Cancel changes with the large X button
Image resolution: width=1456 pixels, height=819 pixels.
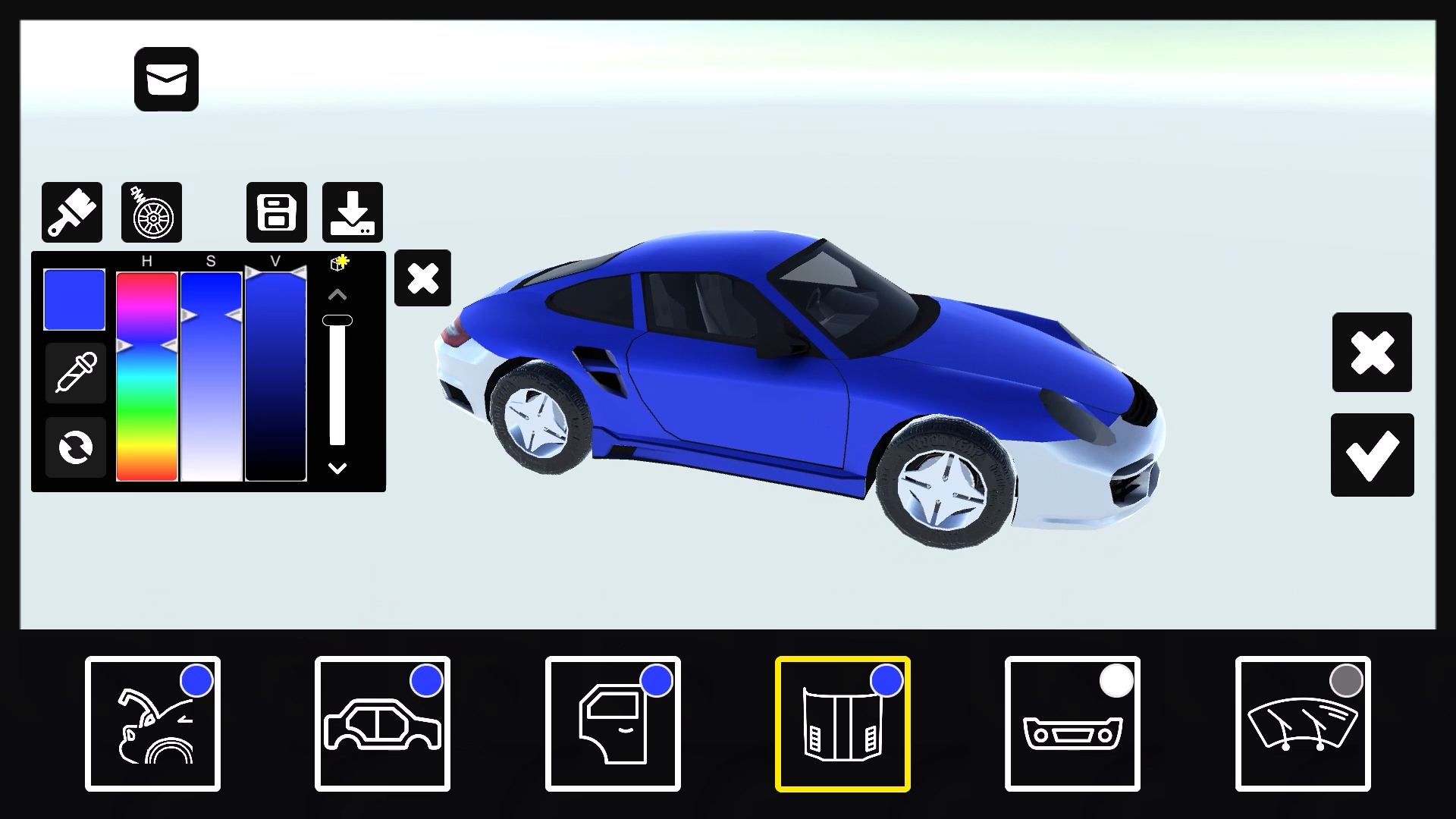1373,353
